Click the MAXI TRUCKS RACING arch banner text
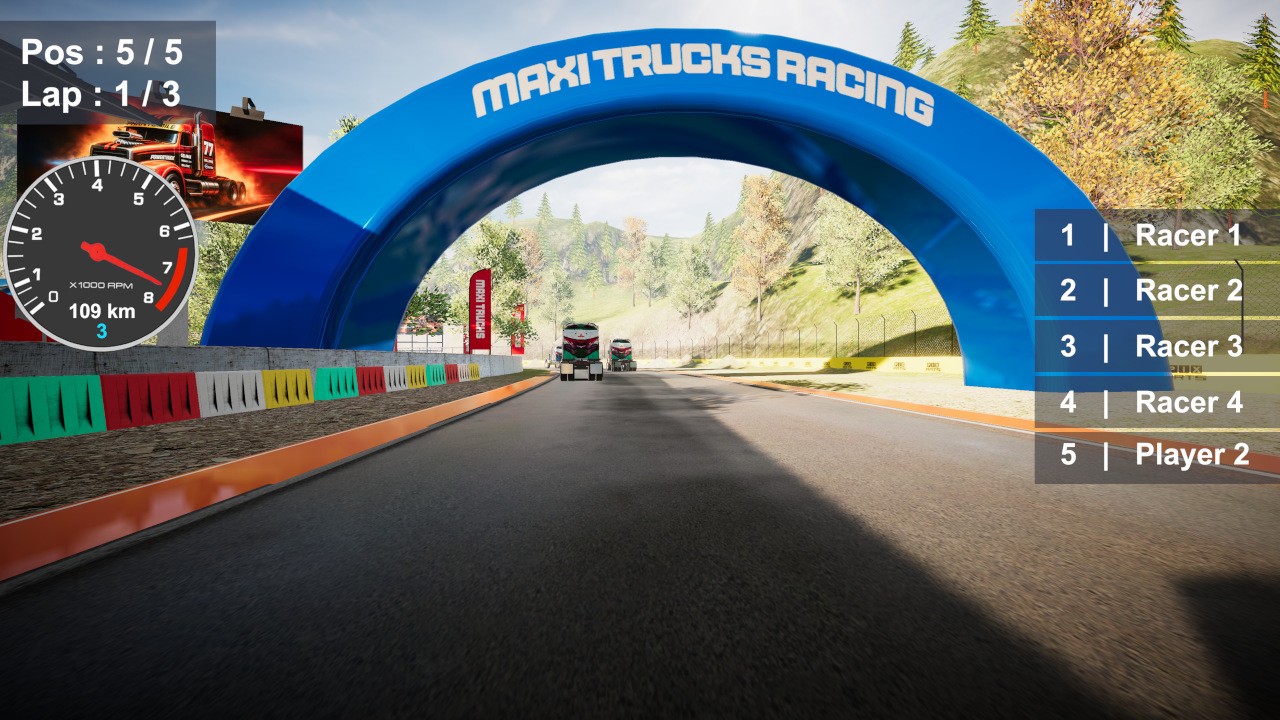 click(707, 78)
